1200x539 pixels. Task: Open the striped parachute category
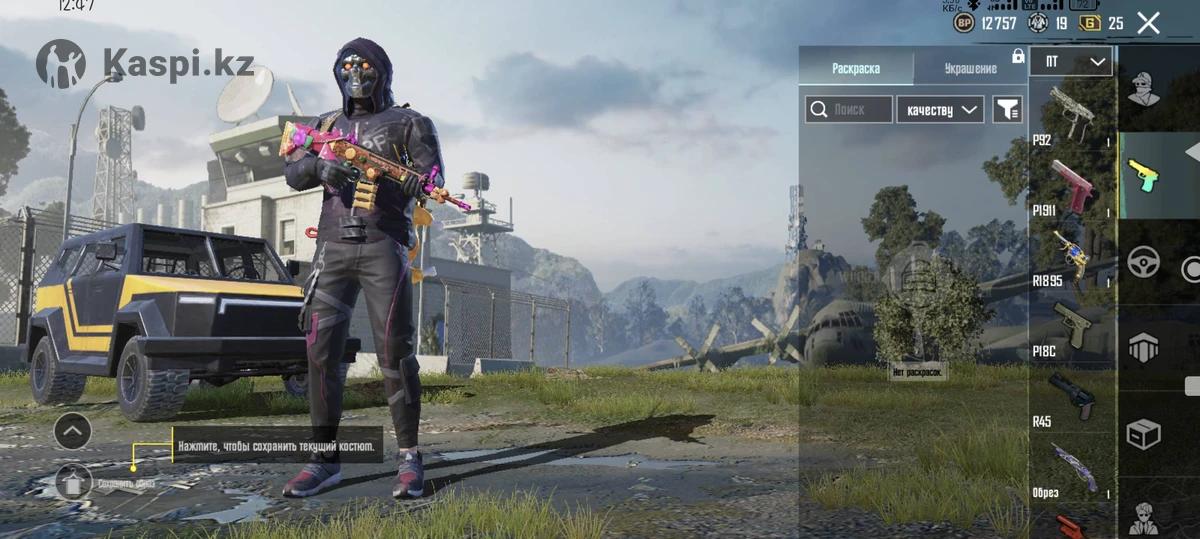coord(1144,348)
